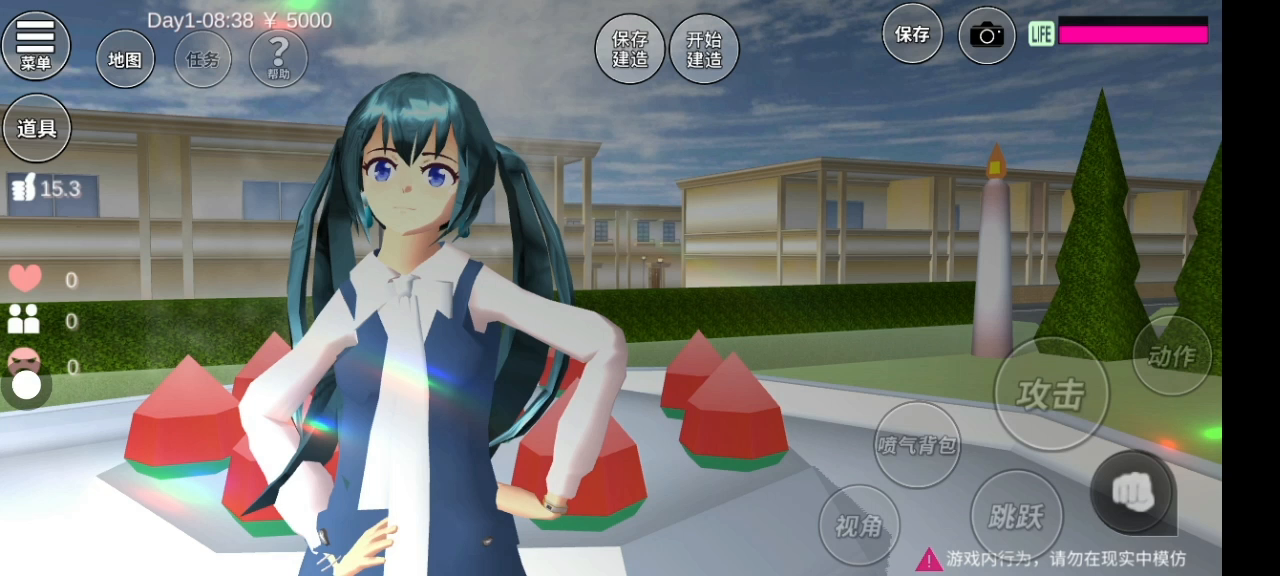
Task: Take a screenshot with the camera icon
Action: (x=986, y=36)
